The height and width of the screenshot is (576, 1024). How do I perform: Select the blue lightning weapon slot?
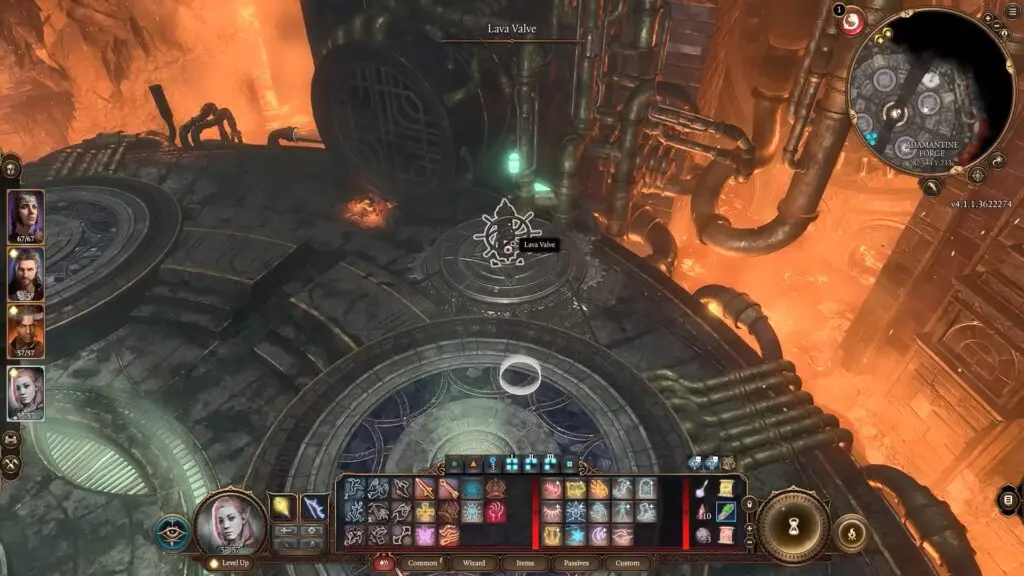tap(314, 508)
